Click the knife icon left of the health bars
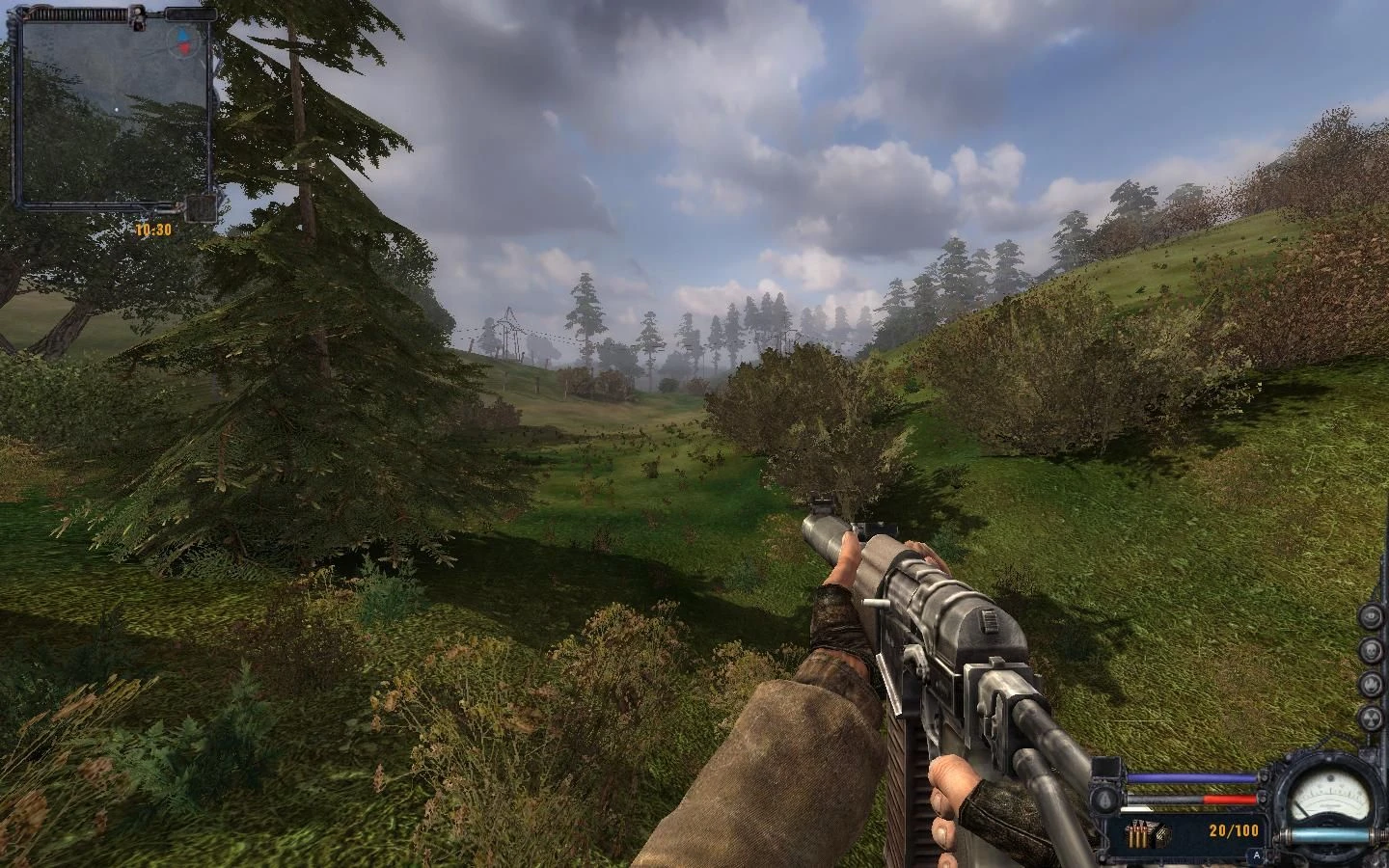 [1104, 800]
